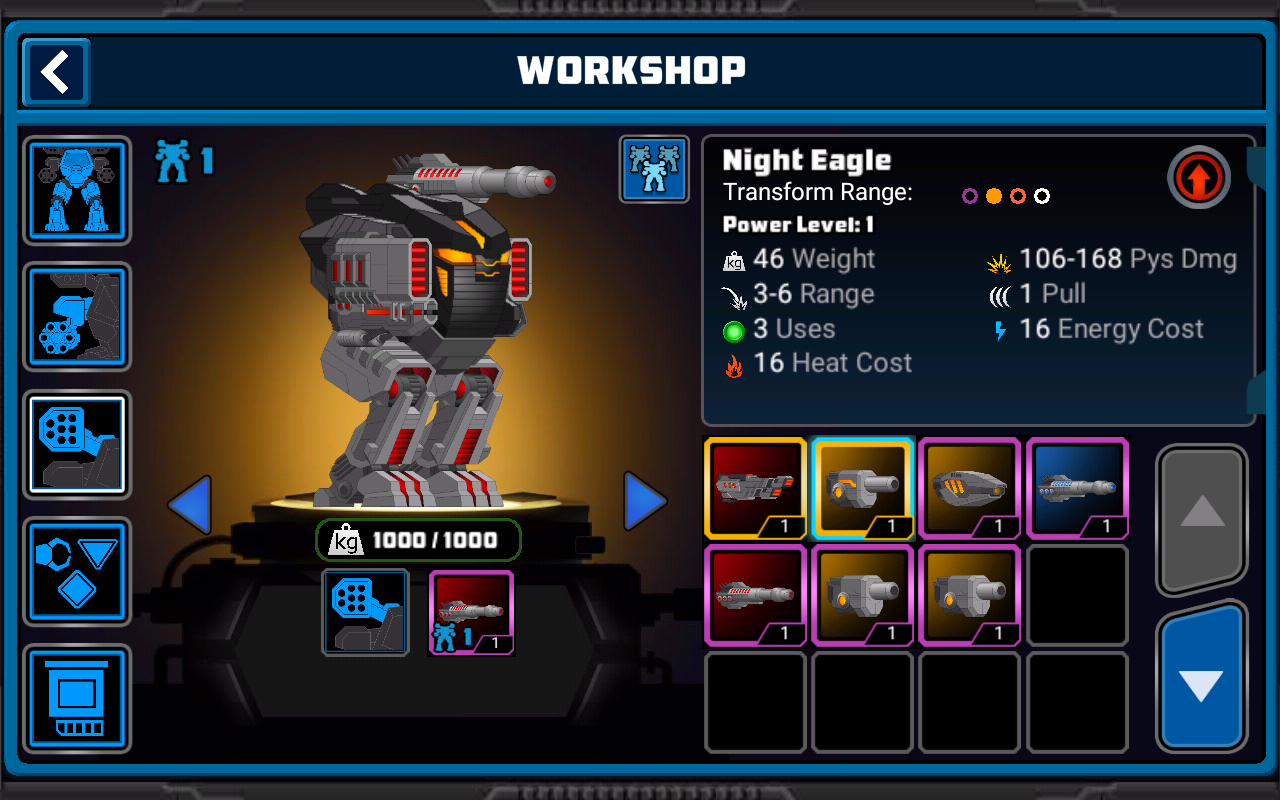
Task: Select the top weapon category tab
Action: pyautogui.click(x=77, y=444)
